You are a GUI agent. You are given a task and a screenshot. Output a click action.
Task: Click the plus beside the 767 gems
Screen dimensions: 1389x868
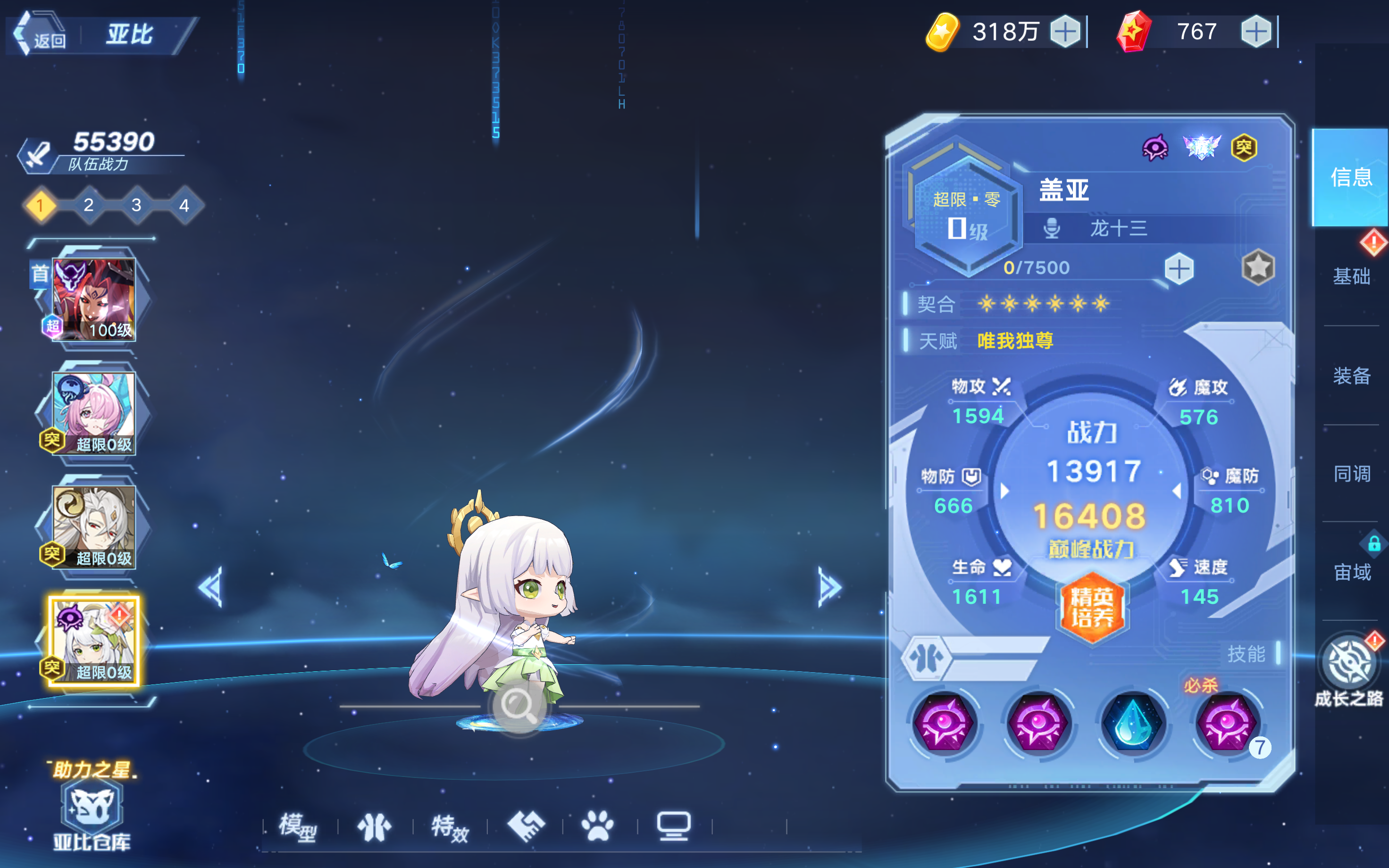[x=1255, y=32]
